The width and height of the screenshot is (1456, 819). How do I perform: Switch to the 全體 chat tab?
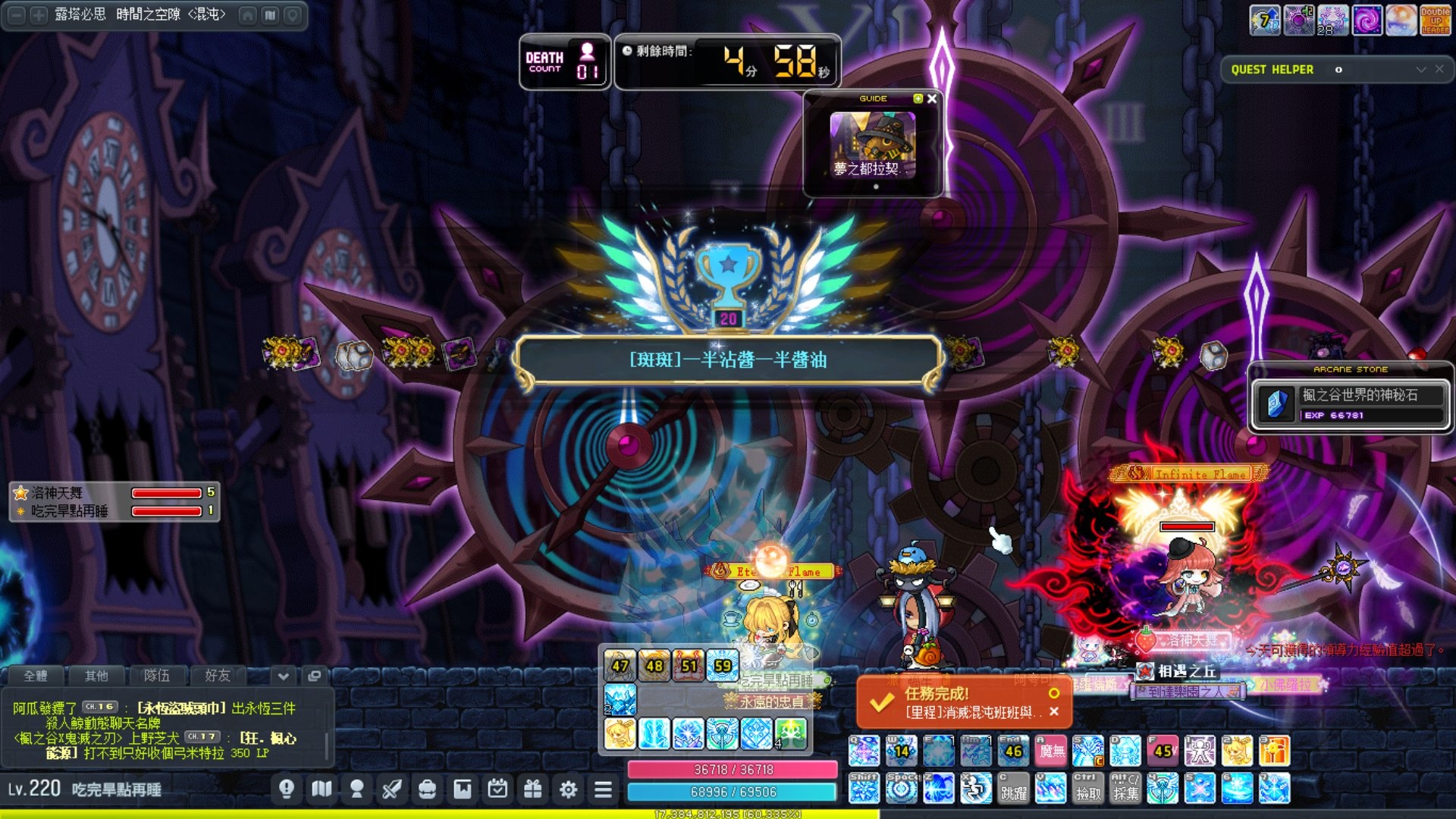point(36,675)
